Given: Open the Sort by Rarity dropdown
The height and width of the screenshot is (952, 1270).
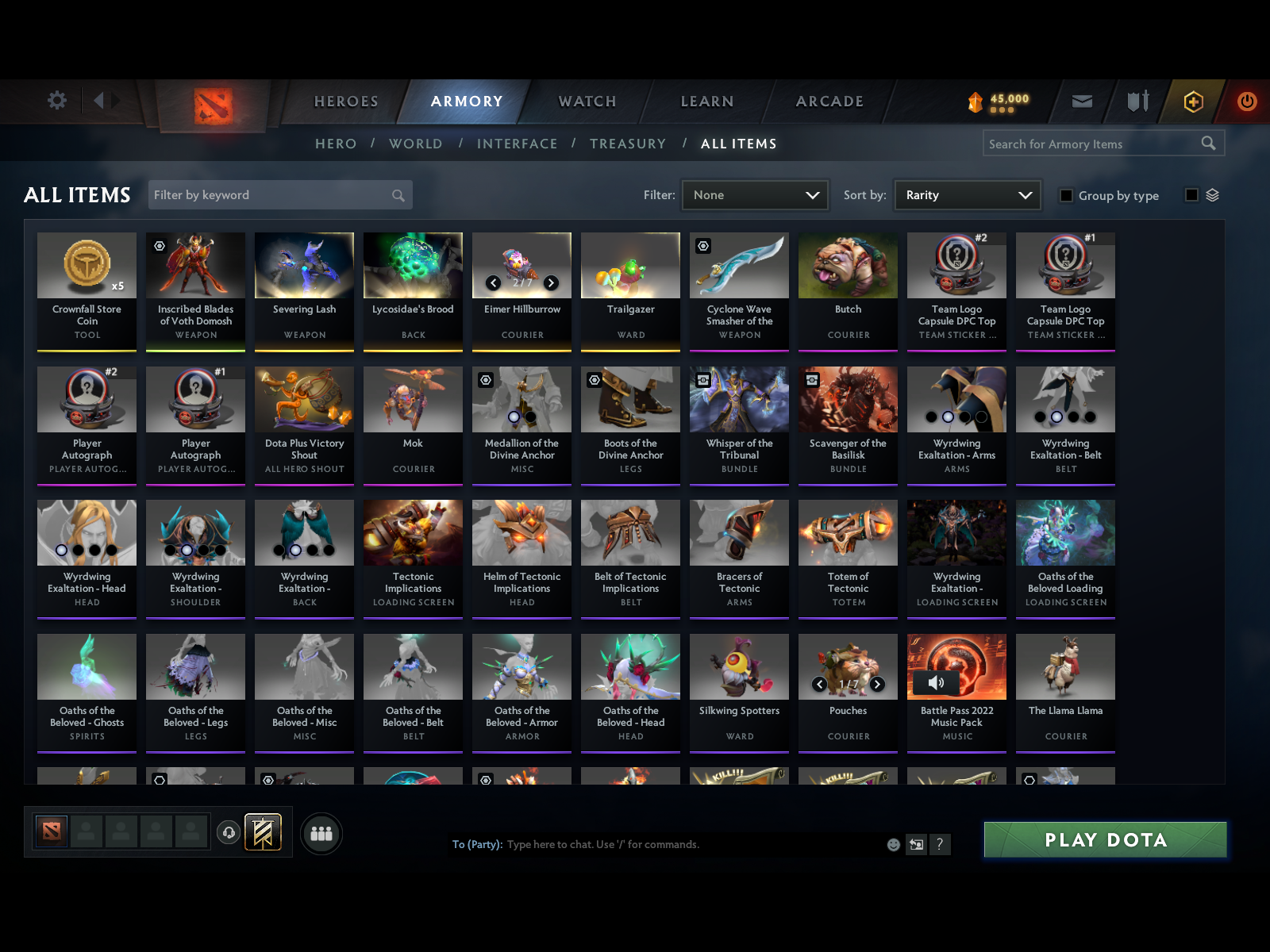Looking at the screenshot, I should 967,194.
